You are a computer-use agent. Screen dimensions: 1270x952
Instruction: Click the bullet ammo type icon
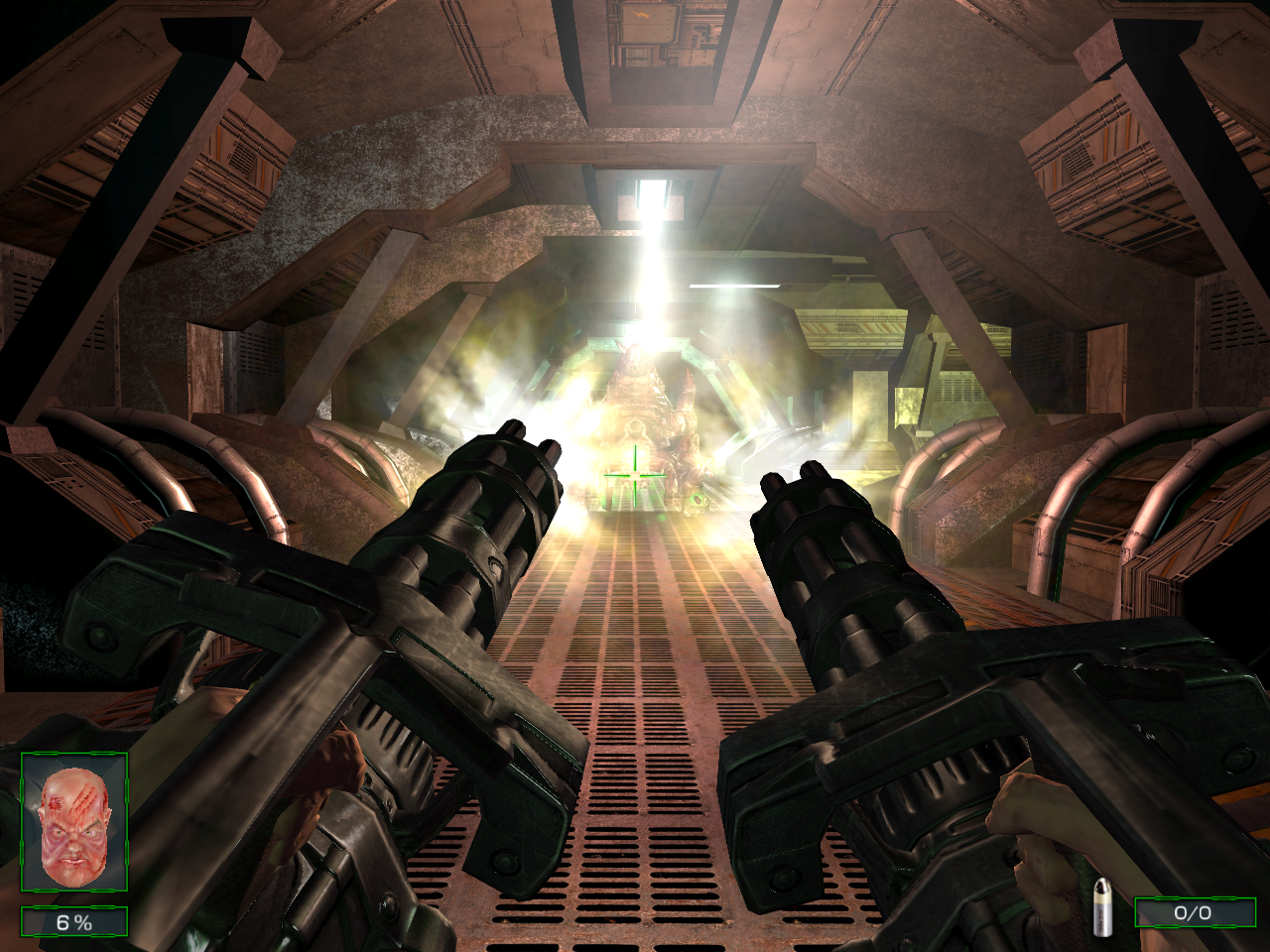tap(1101, 906)
